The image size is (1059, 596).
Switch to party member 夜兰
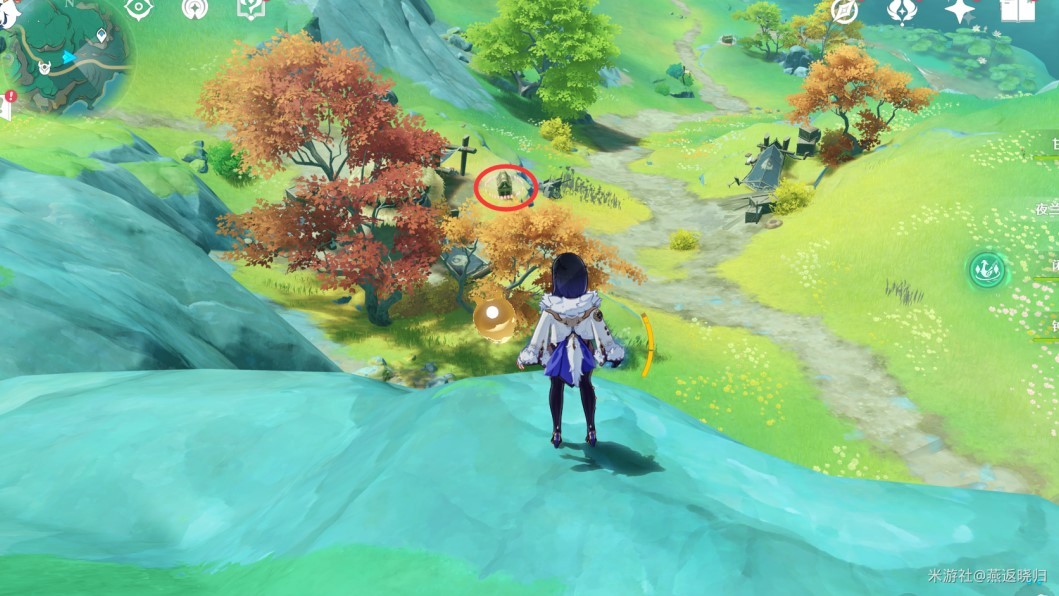[x=1046, y=209]
